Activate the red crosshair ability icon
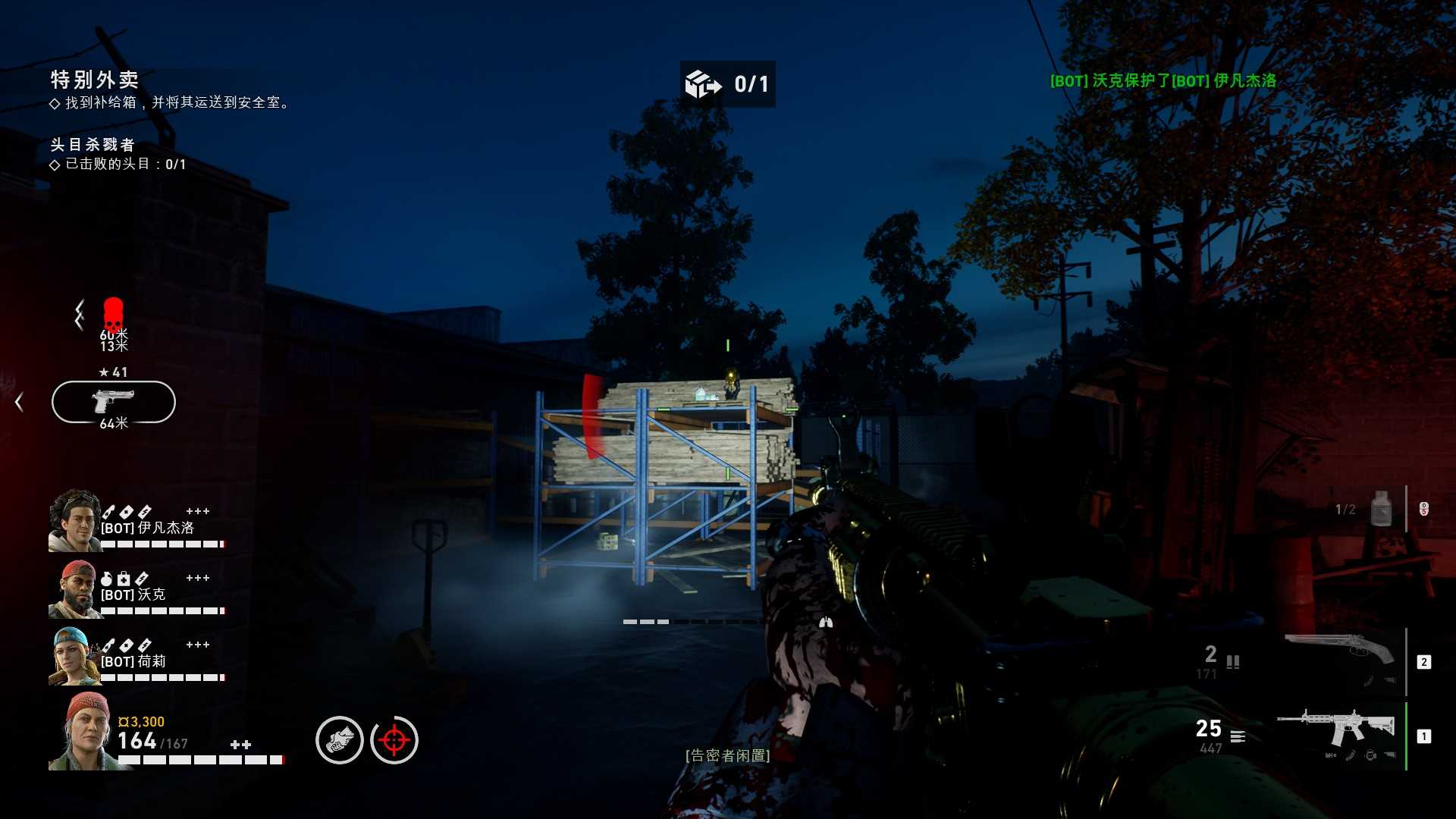 point(394,740)
